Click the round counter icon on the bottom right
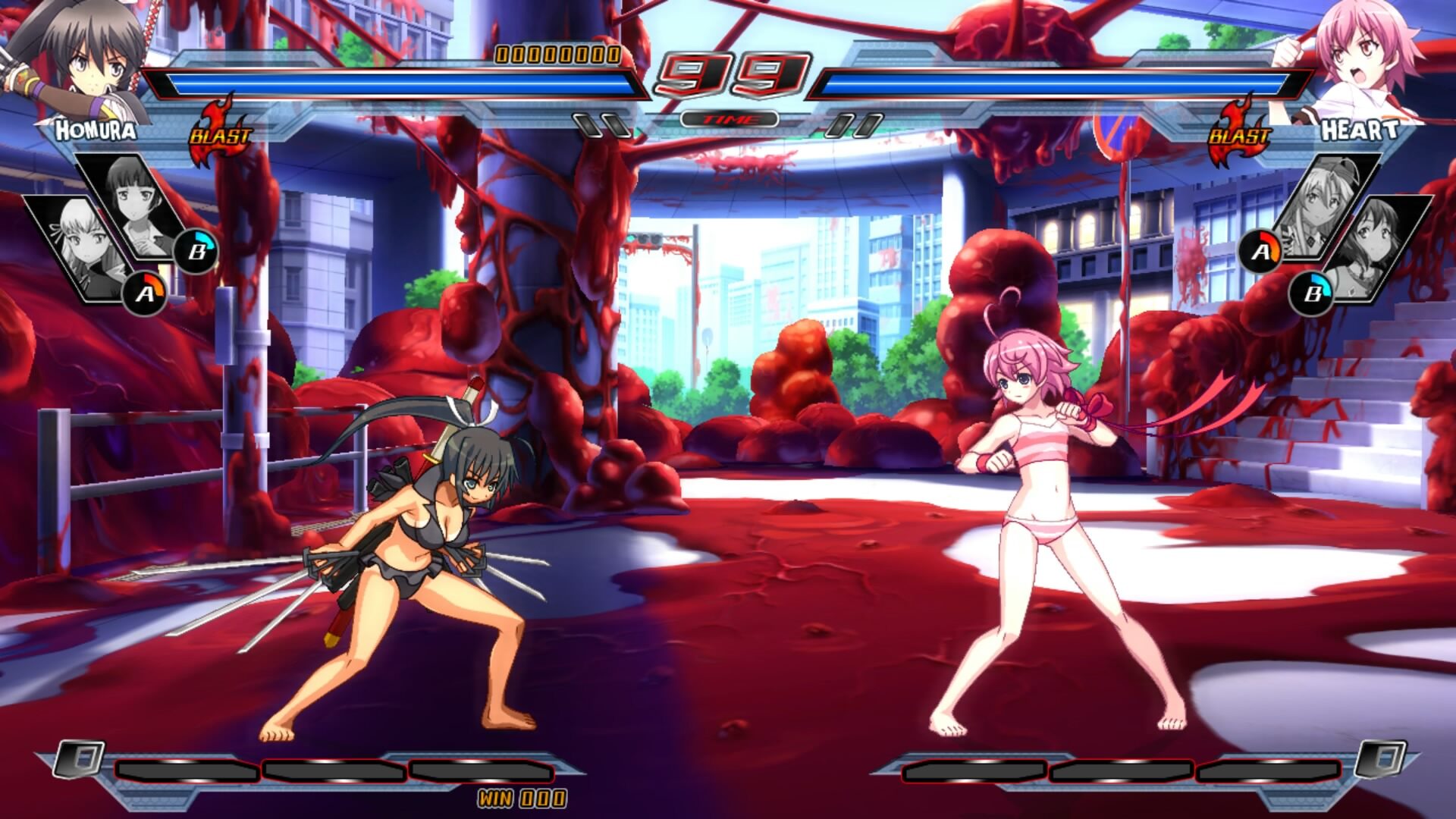This screenshot has width=1456, height=819. click(x=1379, y=761)
